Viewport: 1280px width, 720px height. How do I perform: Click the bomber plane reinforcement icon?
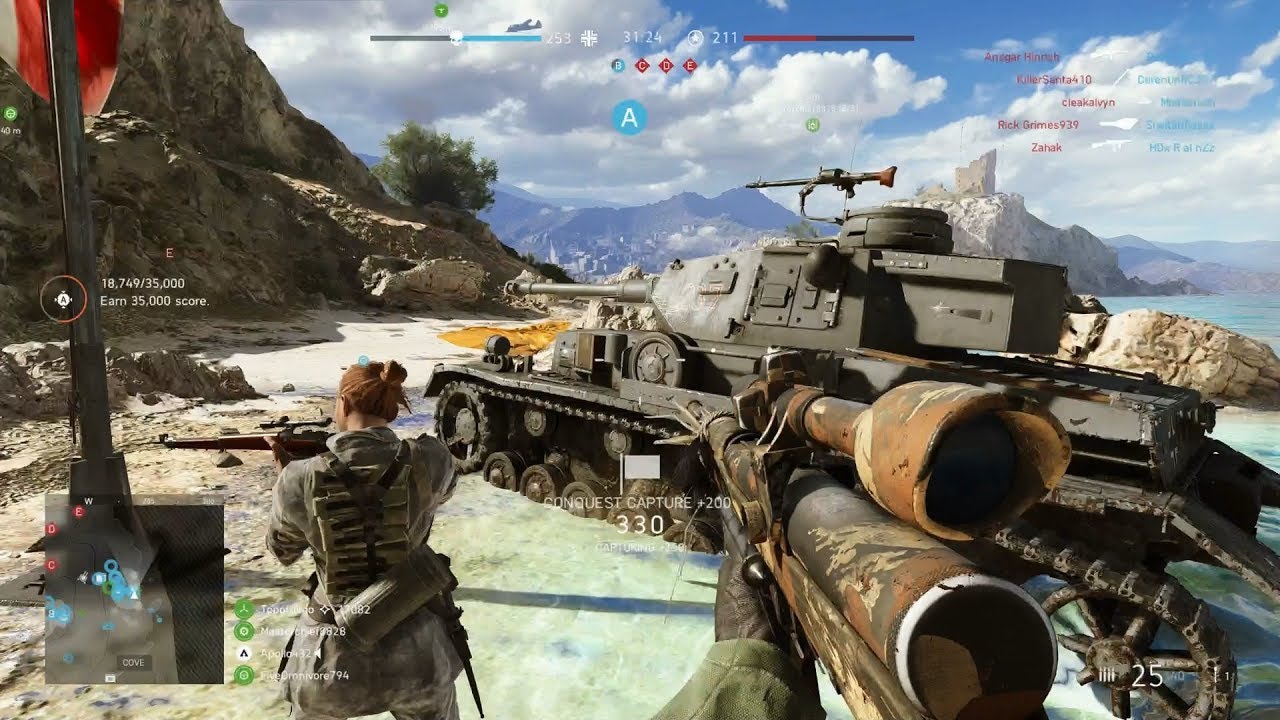(x=524, y=23)
